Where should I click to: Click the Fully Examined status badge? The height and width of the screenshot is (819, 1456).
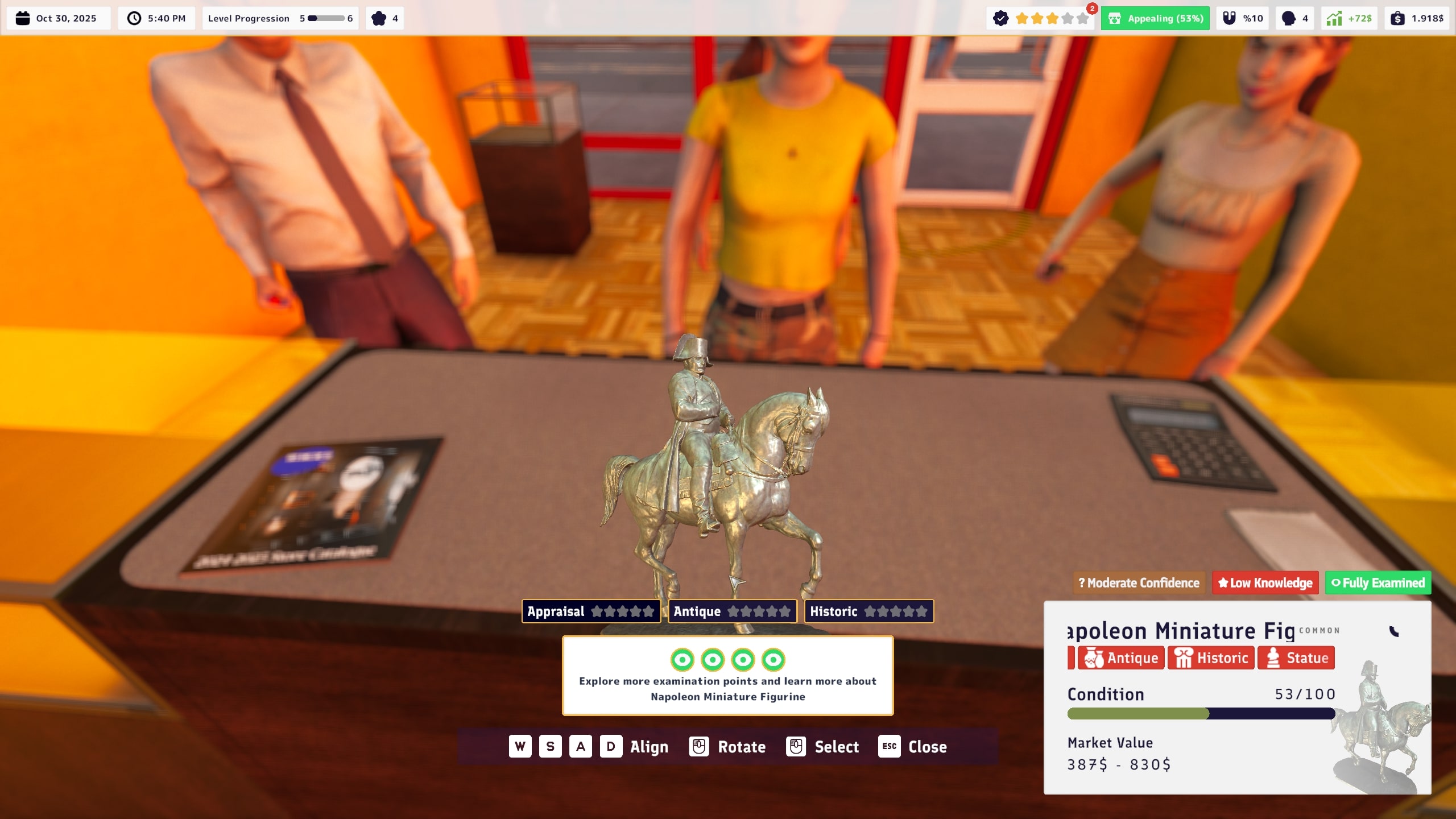[1378, 583]
